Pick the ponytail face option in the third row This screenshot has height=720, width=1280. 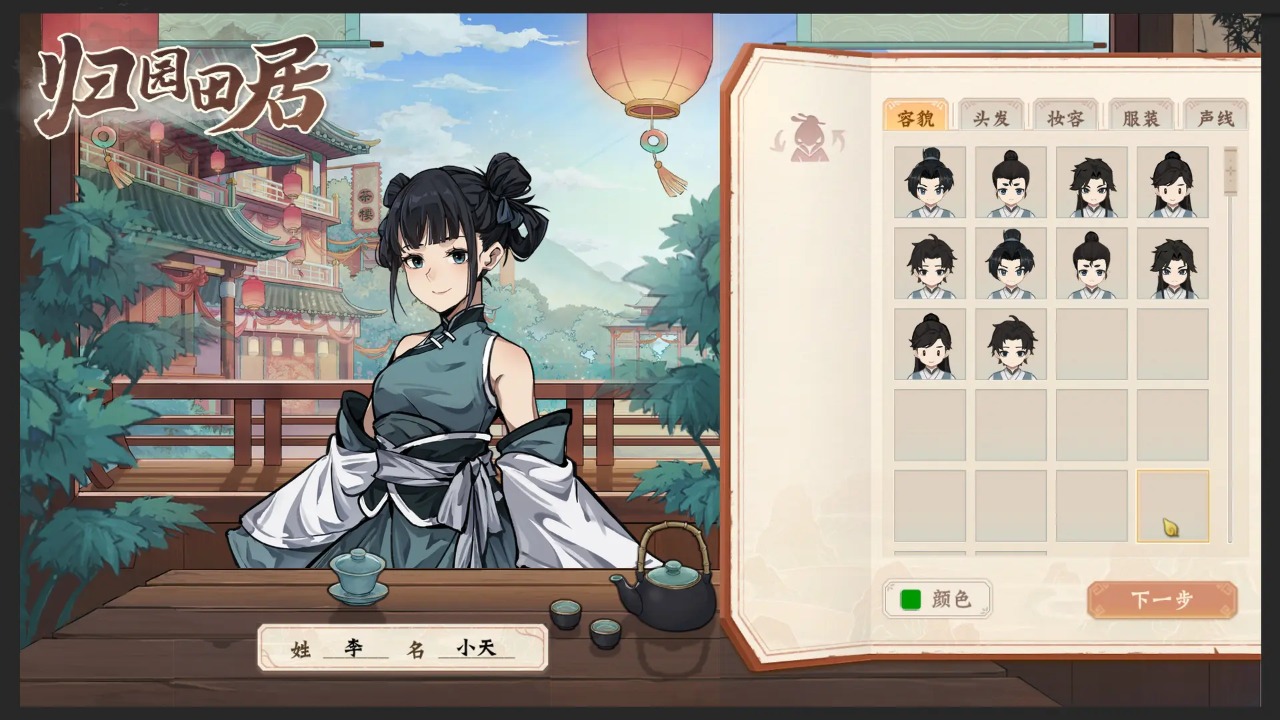coord(929,344)
